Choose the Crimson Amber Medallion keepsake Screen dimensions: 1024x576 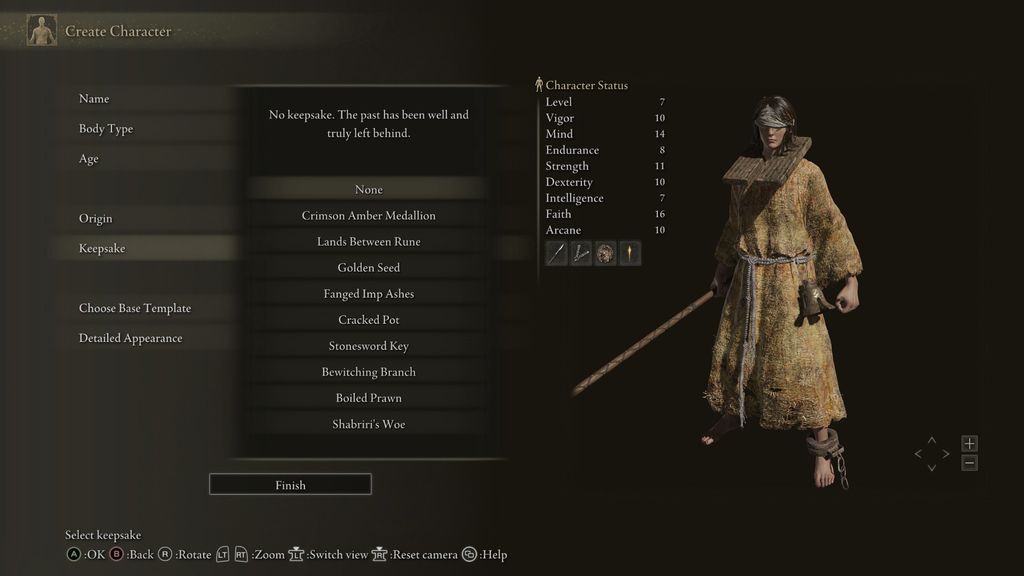368,216
